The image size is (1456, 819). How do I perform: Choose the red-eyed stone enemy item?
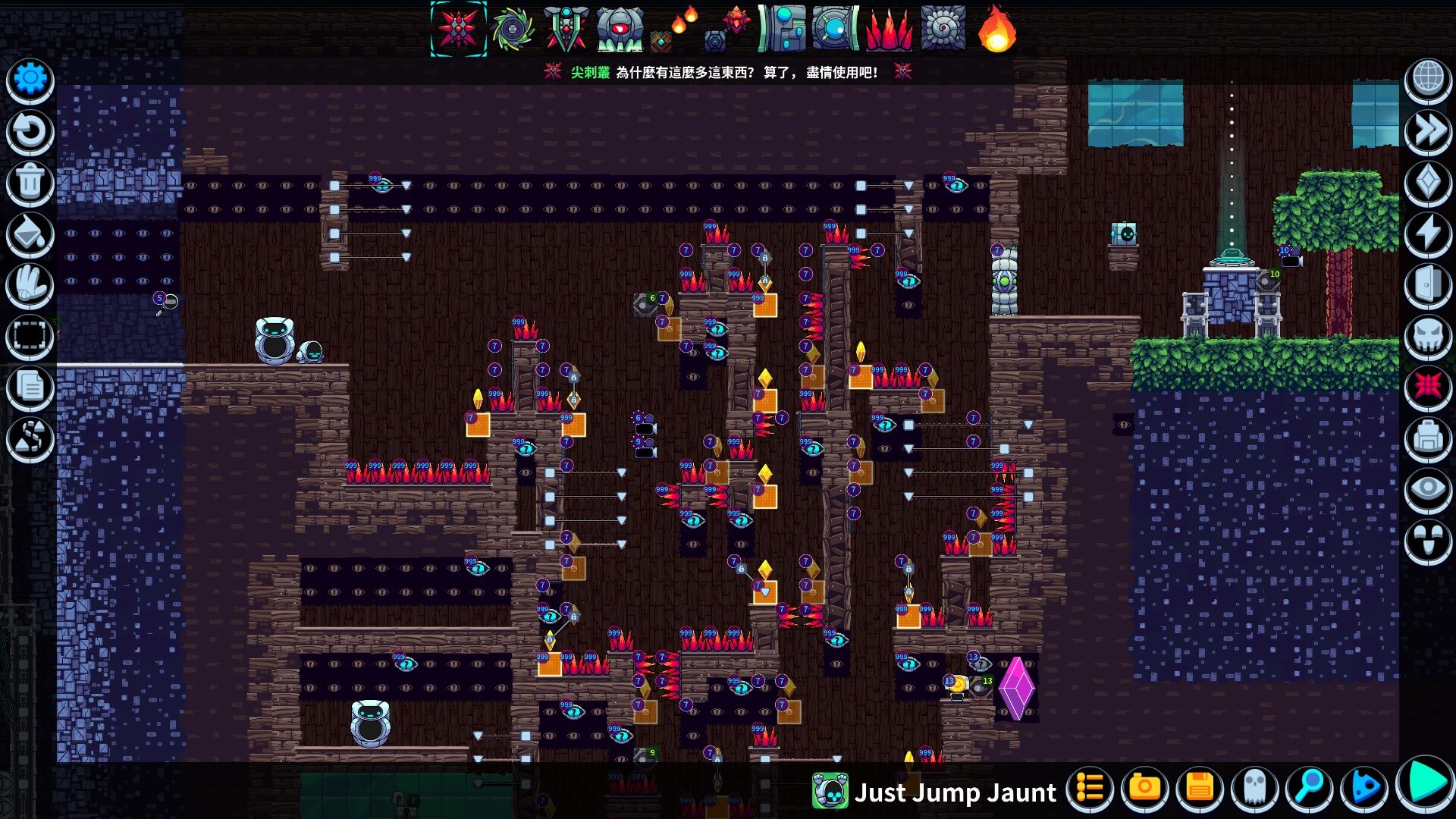point(620,30)
